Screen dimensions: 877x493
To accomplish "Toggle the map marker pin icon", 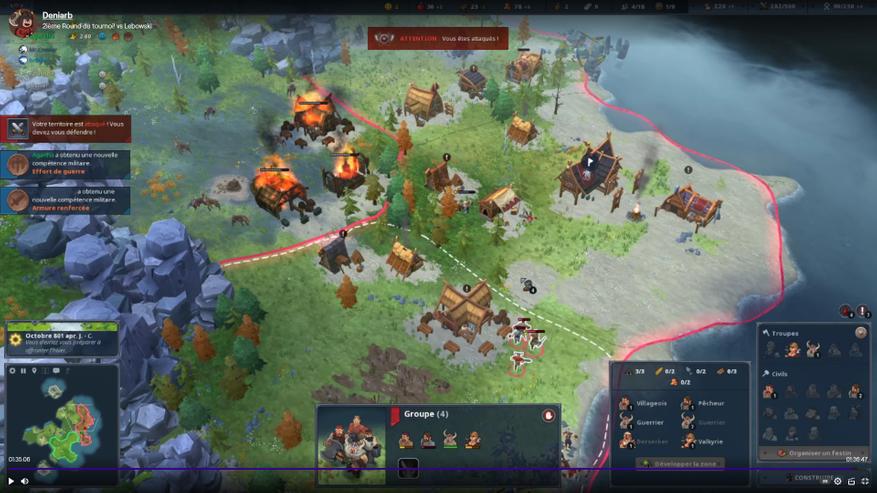I will tap(34, 371).
